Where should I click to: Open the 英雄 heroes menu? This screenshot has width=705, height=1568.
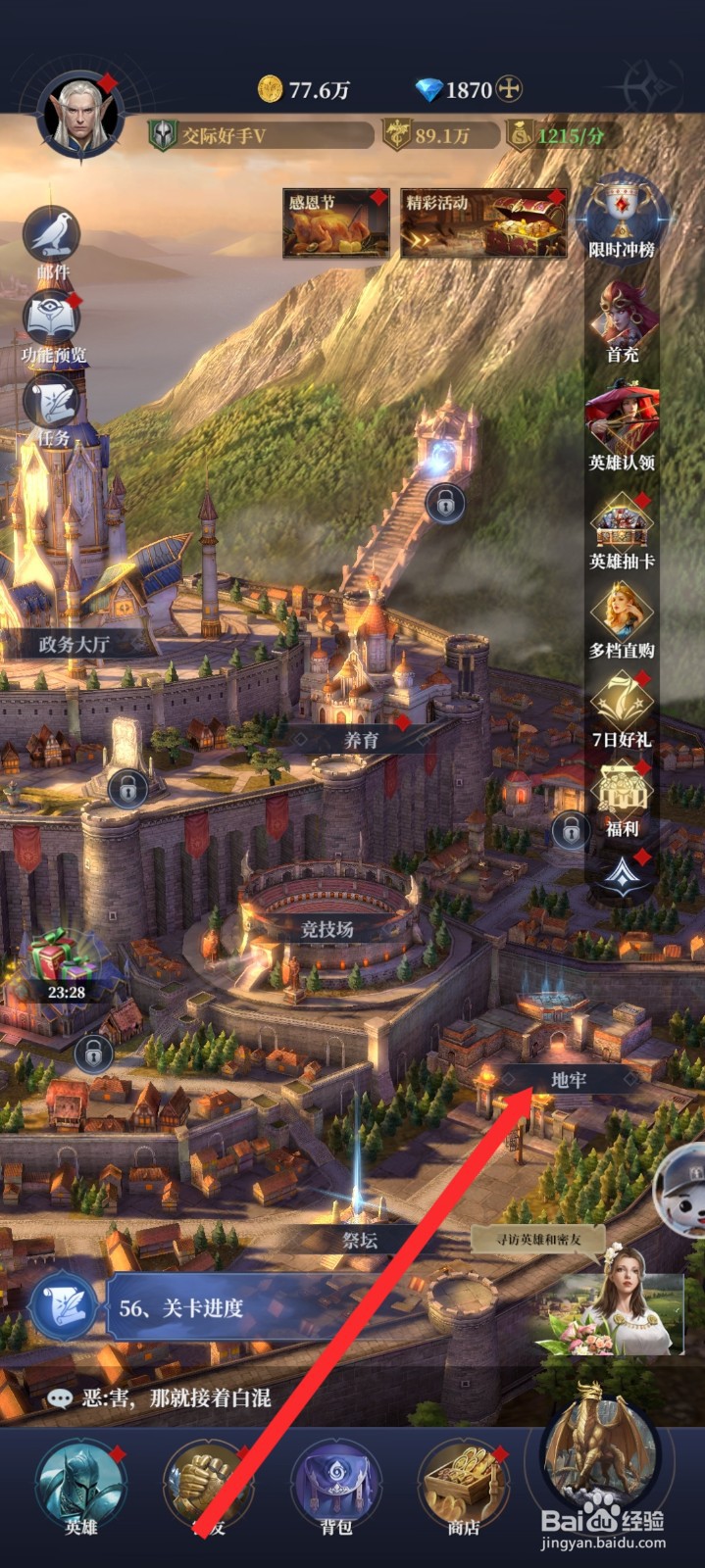coord(80,1486)
